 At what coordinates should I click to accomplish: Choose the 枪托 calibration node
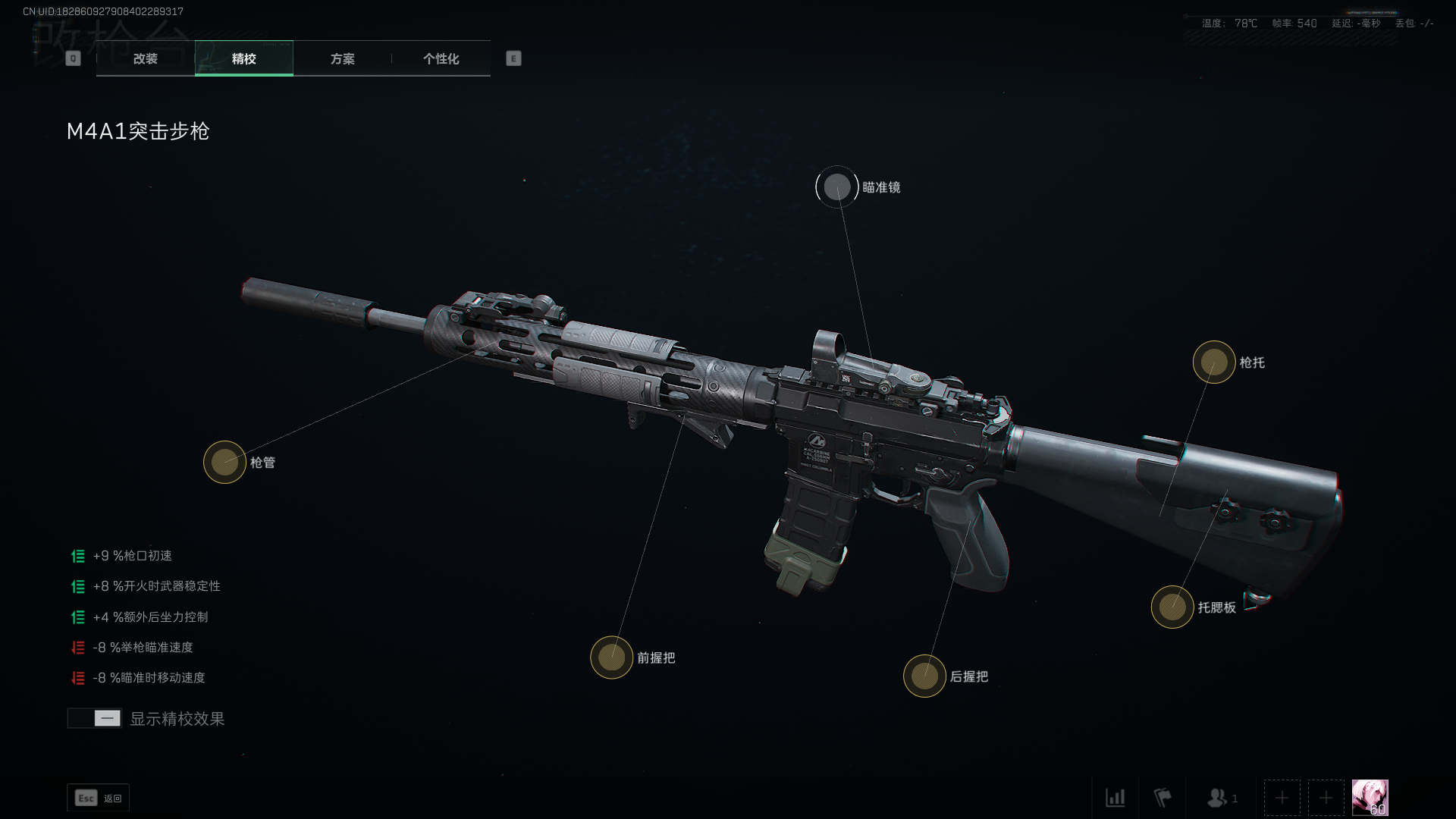(1213, 362)
